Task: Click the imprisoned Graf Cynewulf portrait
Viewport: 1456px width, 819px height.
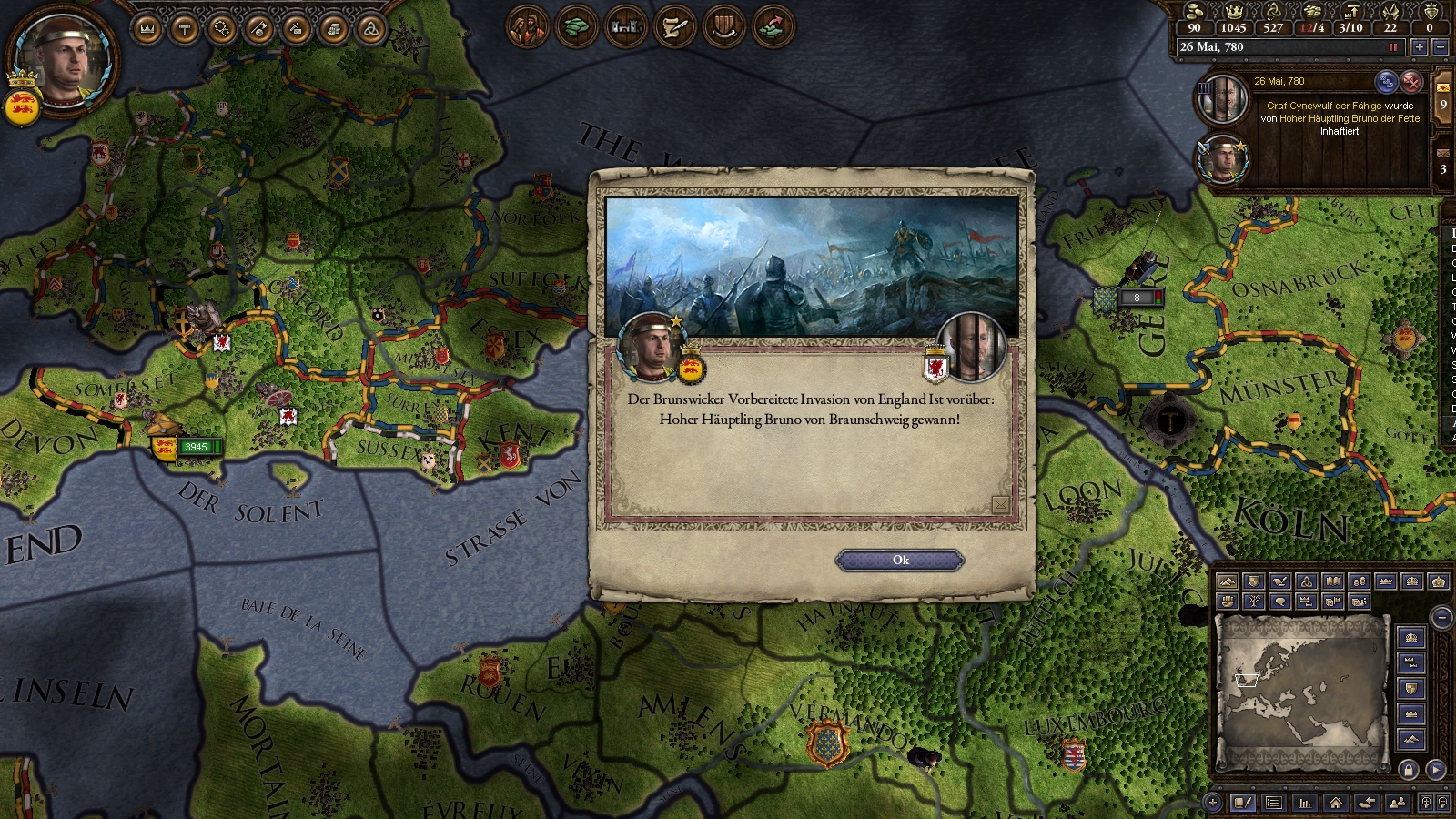Action: [1221, 100]
